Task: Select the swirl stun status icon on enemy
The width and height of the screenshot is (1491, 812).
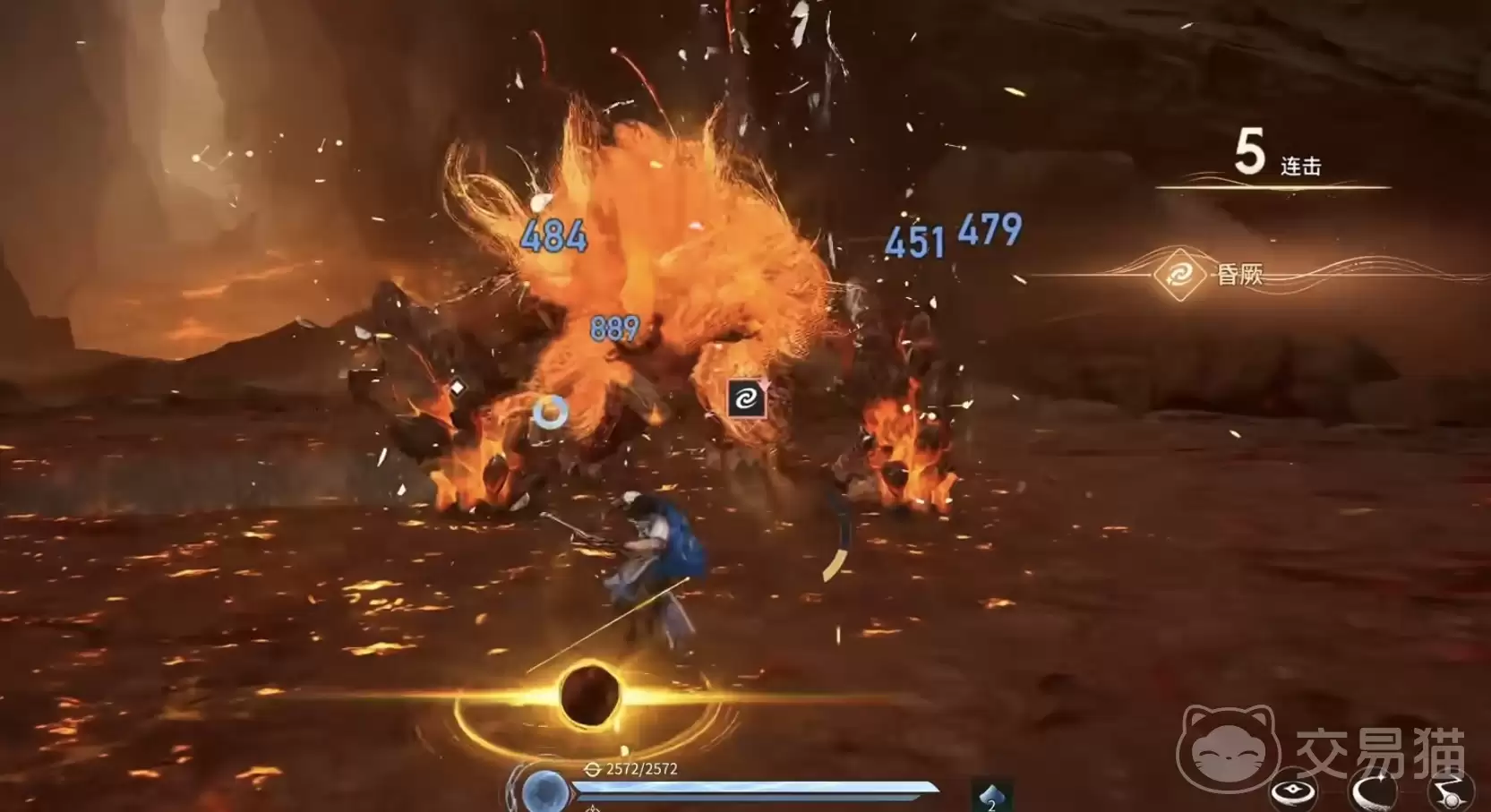Action: (x=746, y=399)
